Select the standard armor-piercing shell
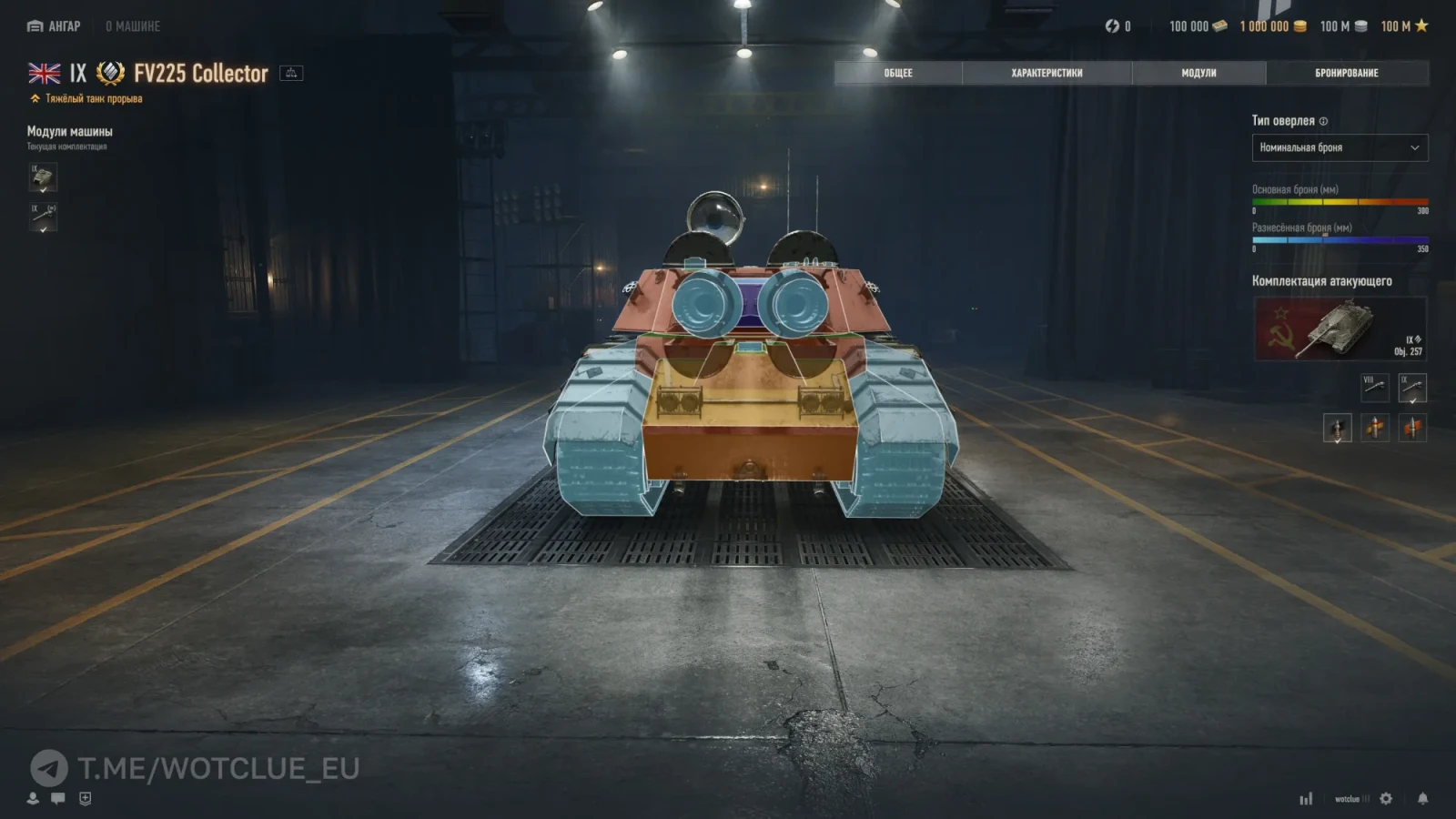The height and width of the screenshot is (819, 1456). tap(1337, 428)
